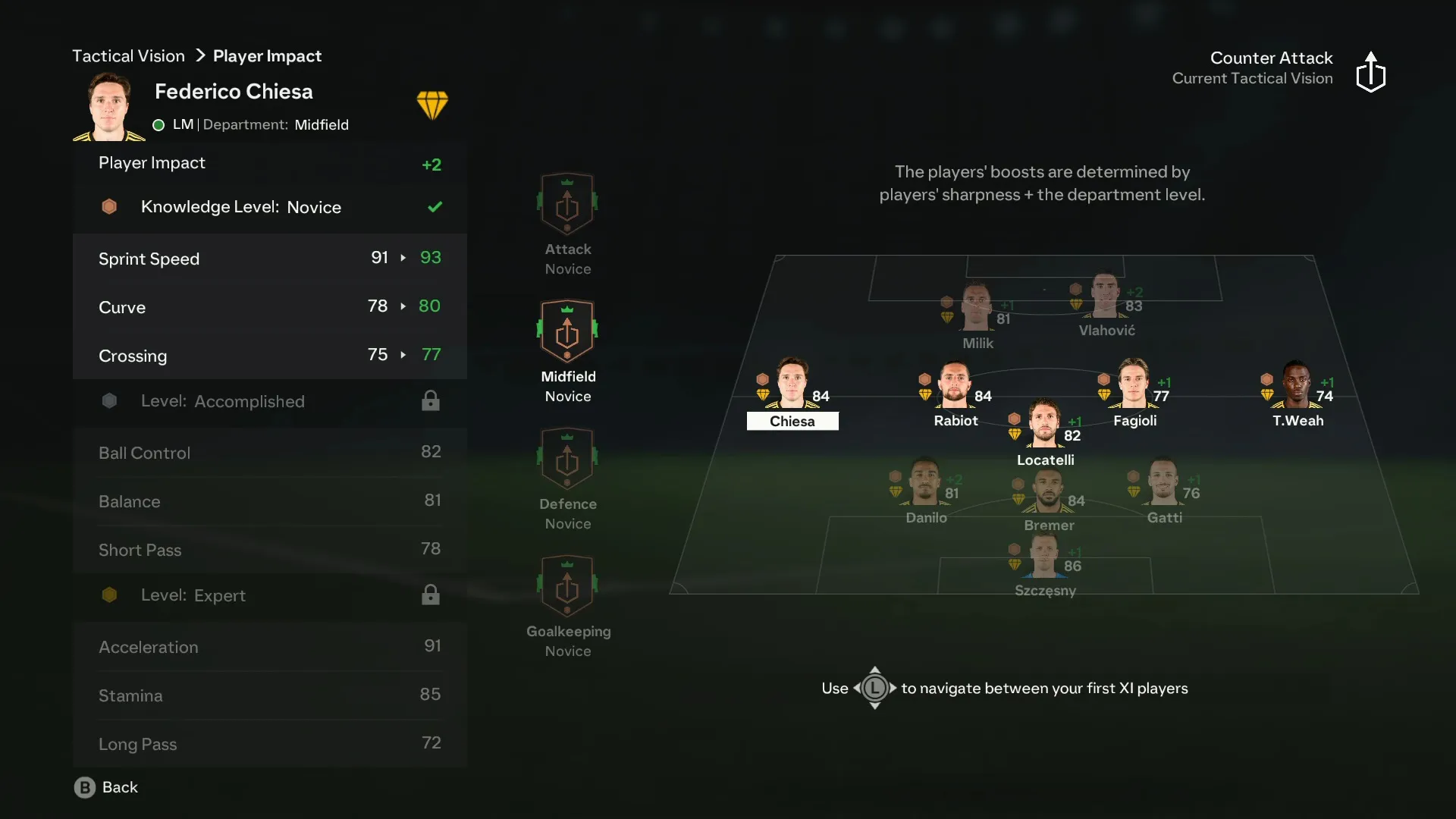Click the arrow between Curve values
This screenshot has height=819, width=1456.
click(x=401, y=306)
